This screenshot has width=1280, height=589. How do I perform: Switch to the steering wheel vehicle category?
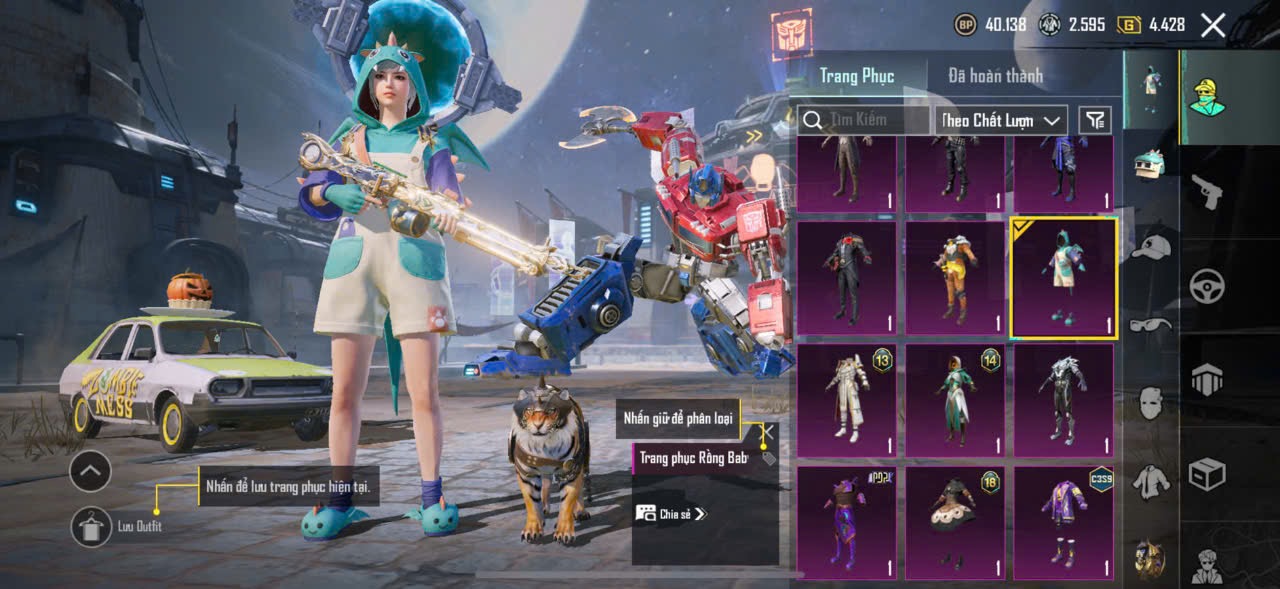(x=1207, y=286)
